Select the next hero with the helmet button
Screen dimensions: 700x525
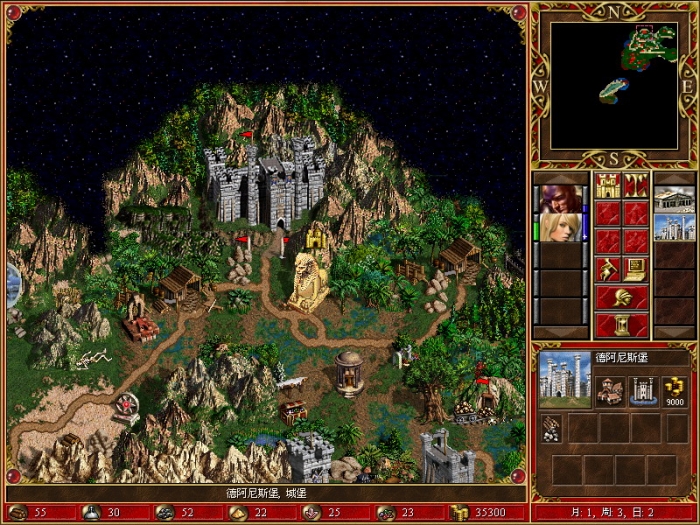pyautogui.click(x=622, y=296)
